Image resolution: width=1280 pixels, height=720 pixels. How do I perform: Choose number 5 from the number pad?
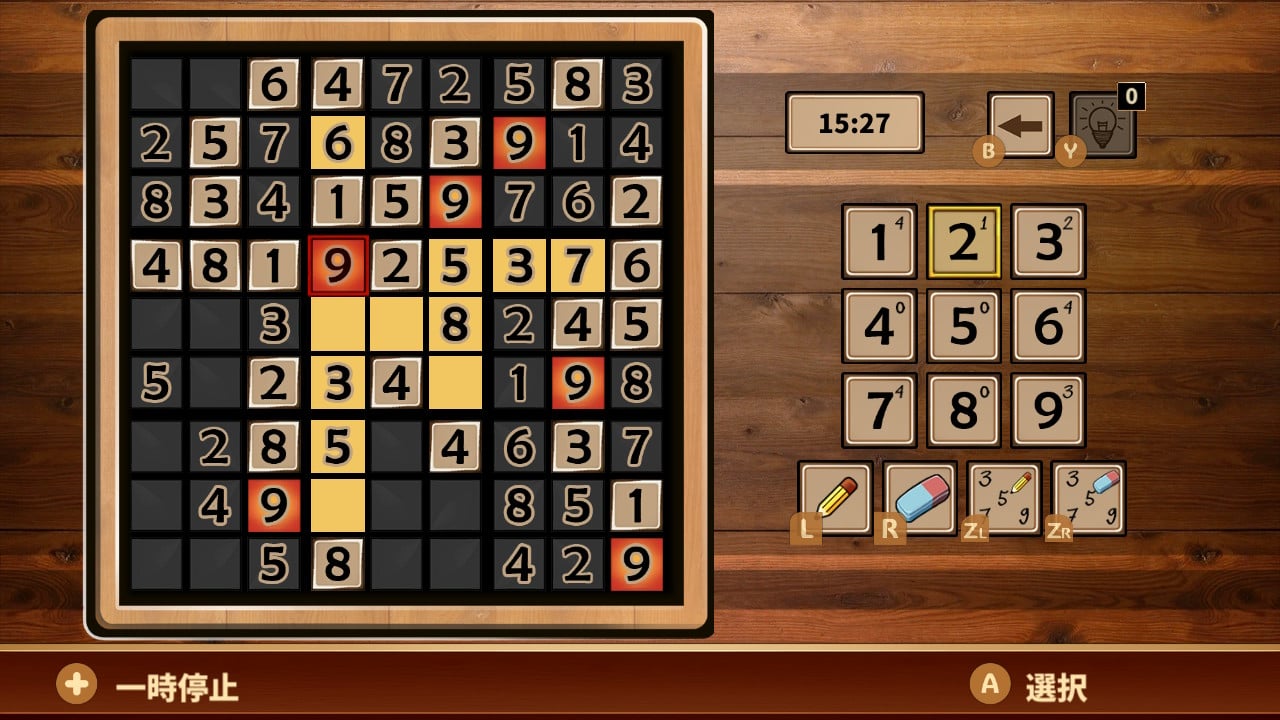[962, 325]
